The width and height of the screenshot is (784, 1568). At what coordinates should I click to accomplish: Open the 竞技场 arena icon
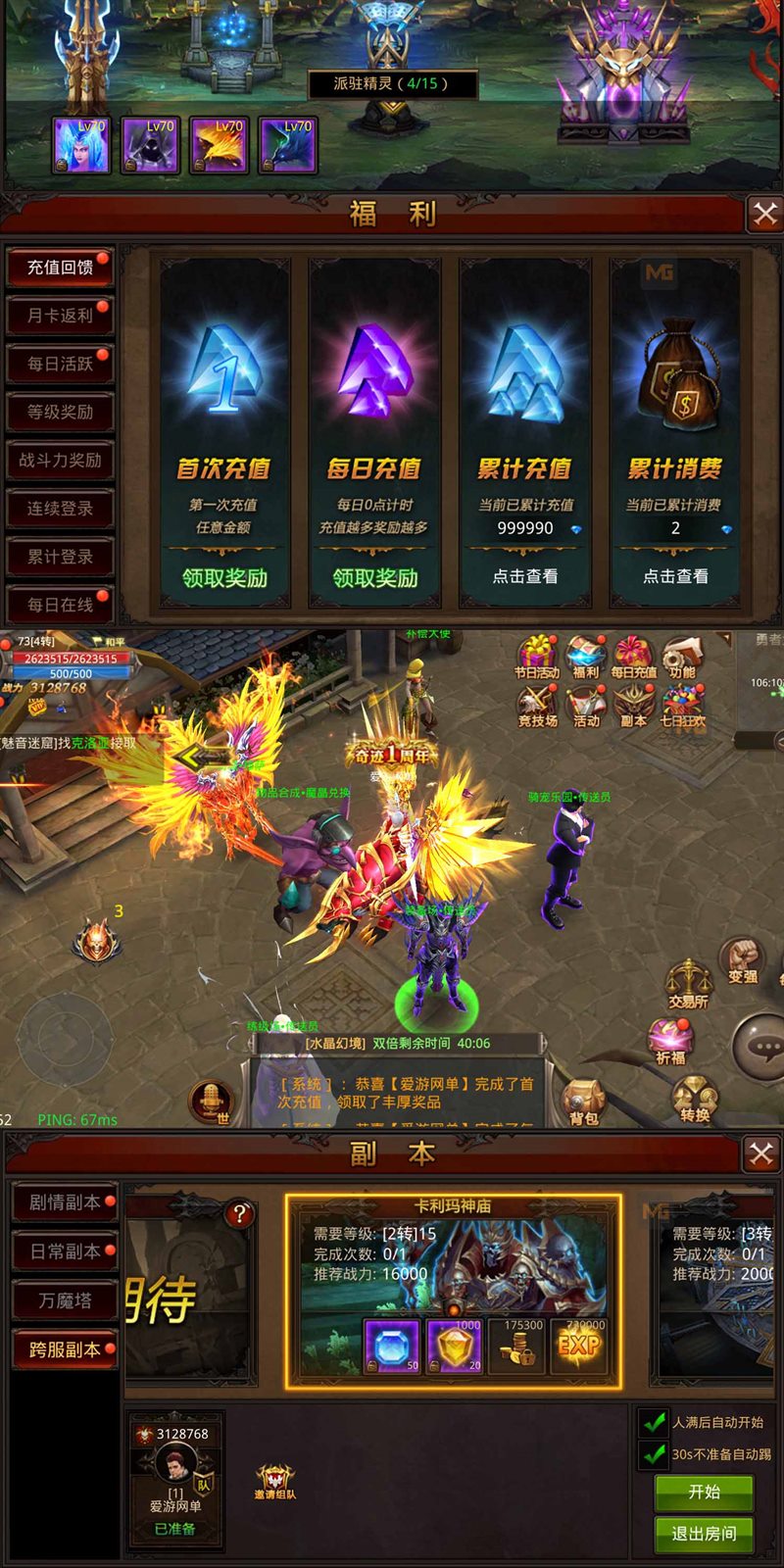click(537, 705)
